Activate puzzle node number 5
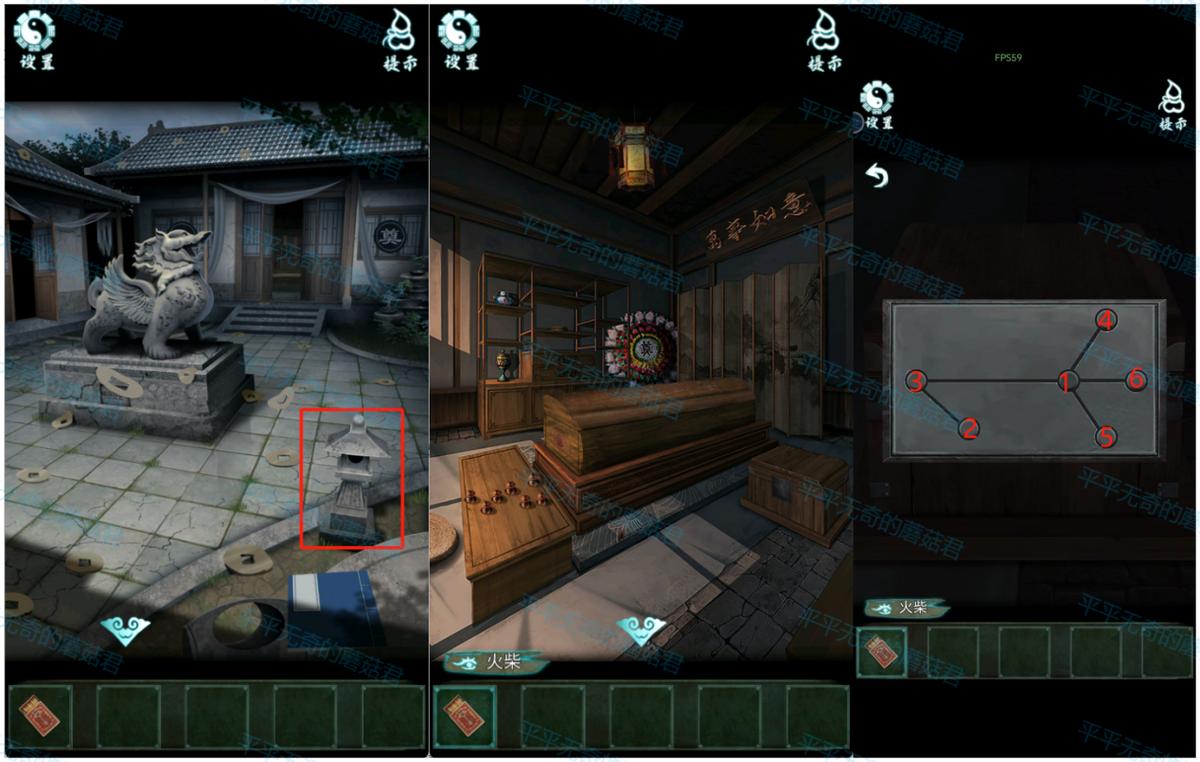The height and width of the screenshot is (762, 1200). click(x=1105, y=437)
